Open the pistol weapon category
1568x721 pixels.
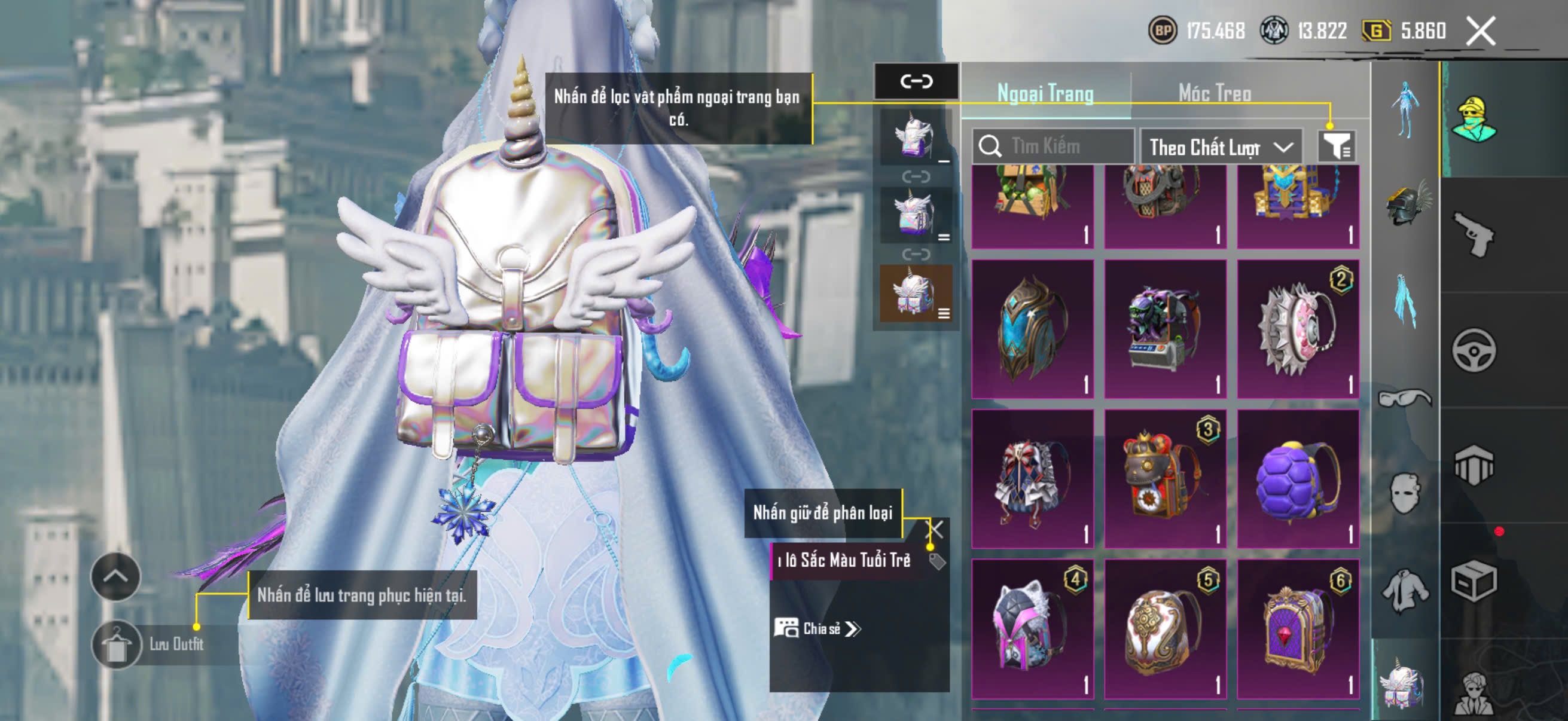click(1474, 234)
